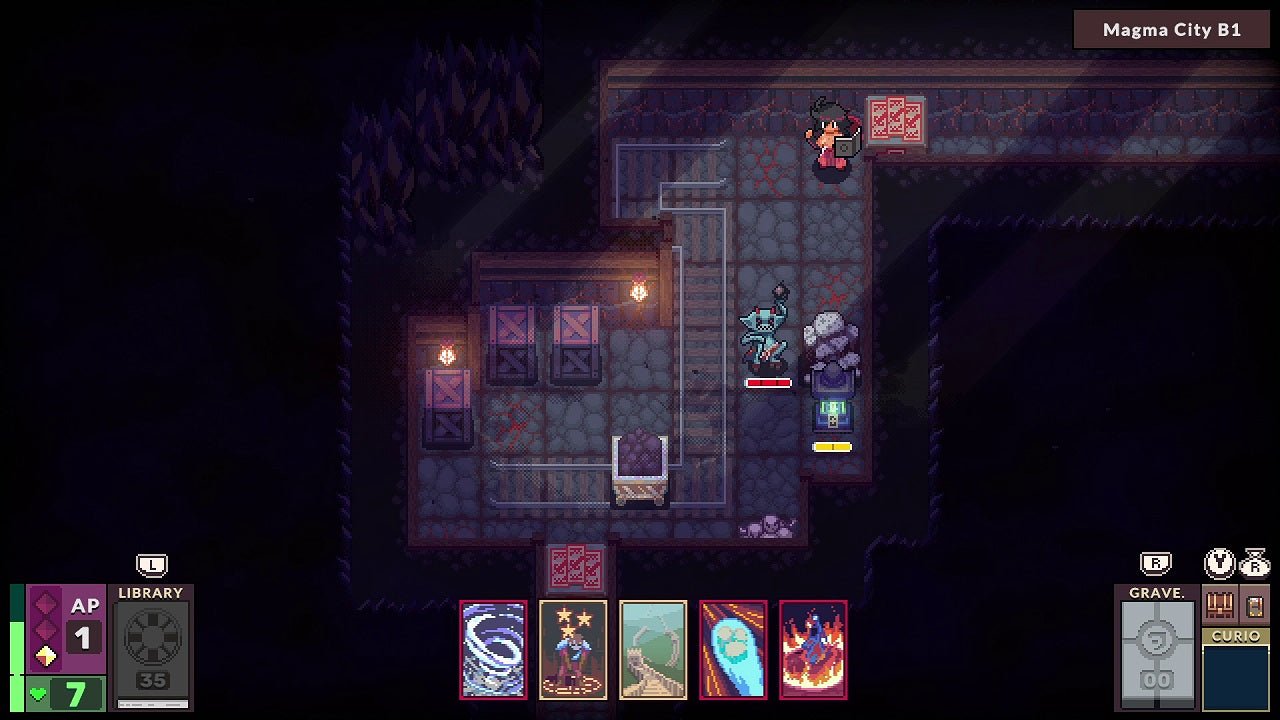Open the treasure chest inventory icon

pos(1220,605)
